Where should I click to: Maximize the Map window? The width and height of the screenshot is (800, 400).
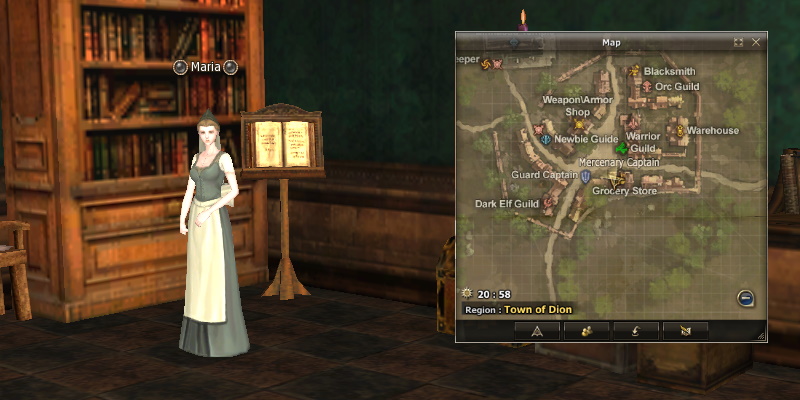(x=738, y=42)
